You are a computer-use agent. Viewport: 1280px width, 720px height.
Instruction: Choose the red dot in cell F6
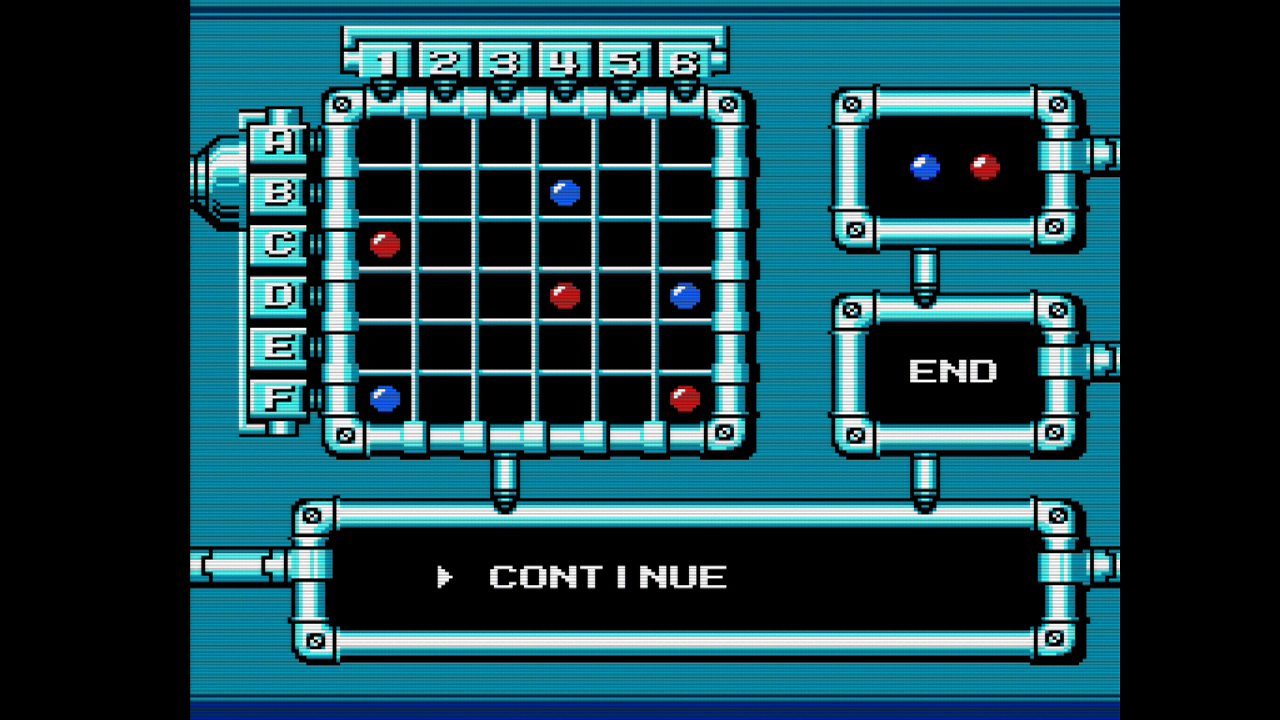685,398
